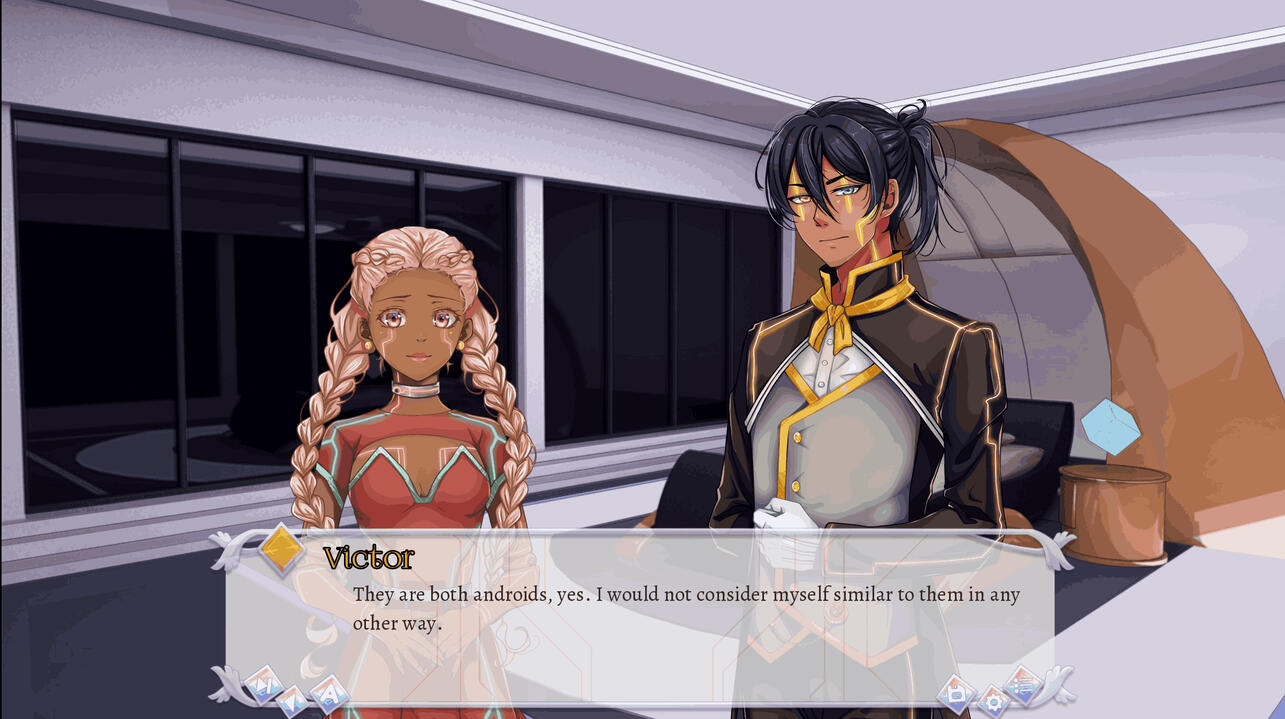Click the skip-forward icon on the dialogue box
This screenshot has height=719, width=1285.
pos(262,684)
